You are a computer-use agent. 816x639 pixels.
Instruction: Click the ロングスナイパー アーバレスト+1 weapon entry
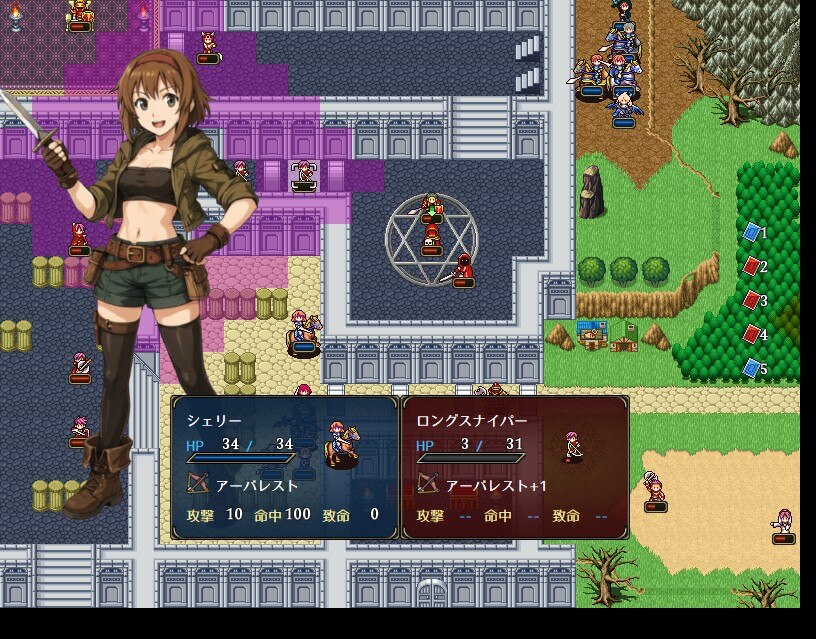click(480, 486)
